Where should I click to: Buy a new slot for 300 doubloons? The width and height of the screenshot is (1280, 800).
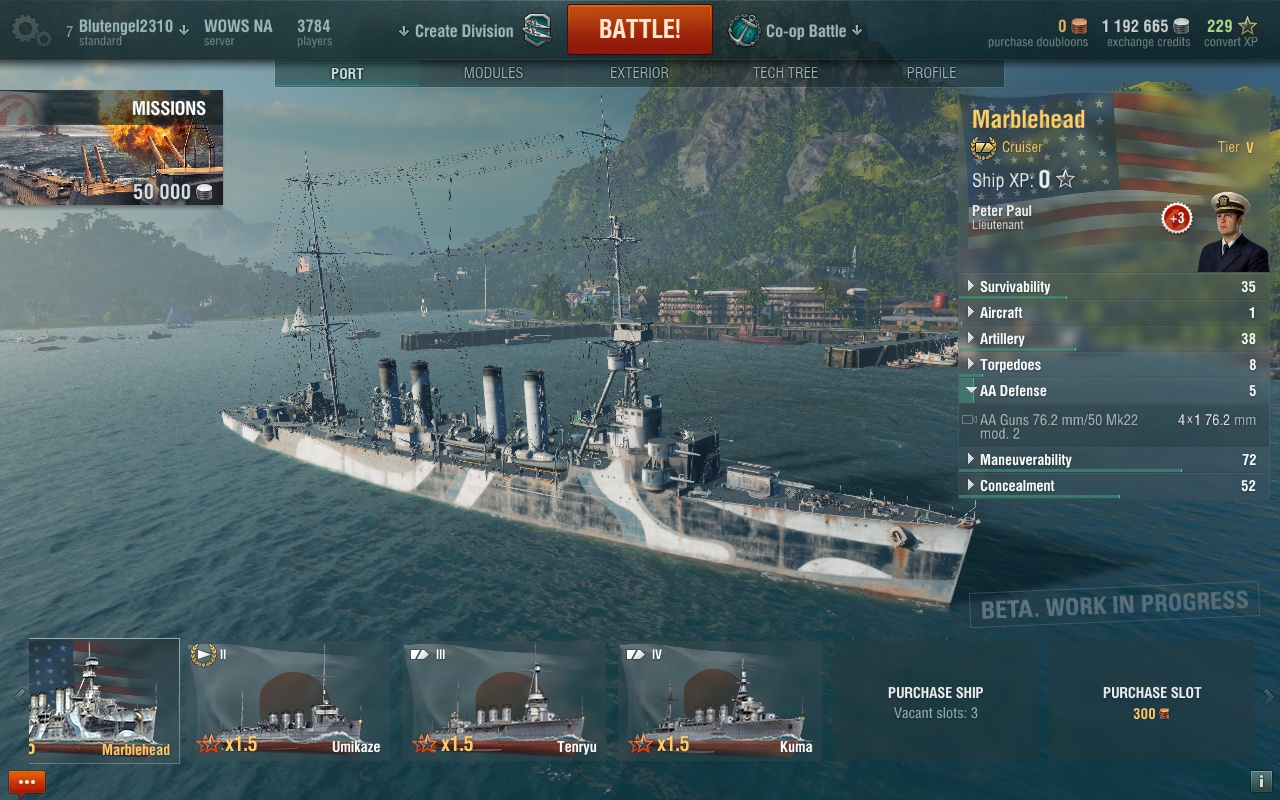click(x=1151, y=701)
